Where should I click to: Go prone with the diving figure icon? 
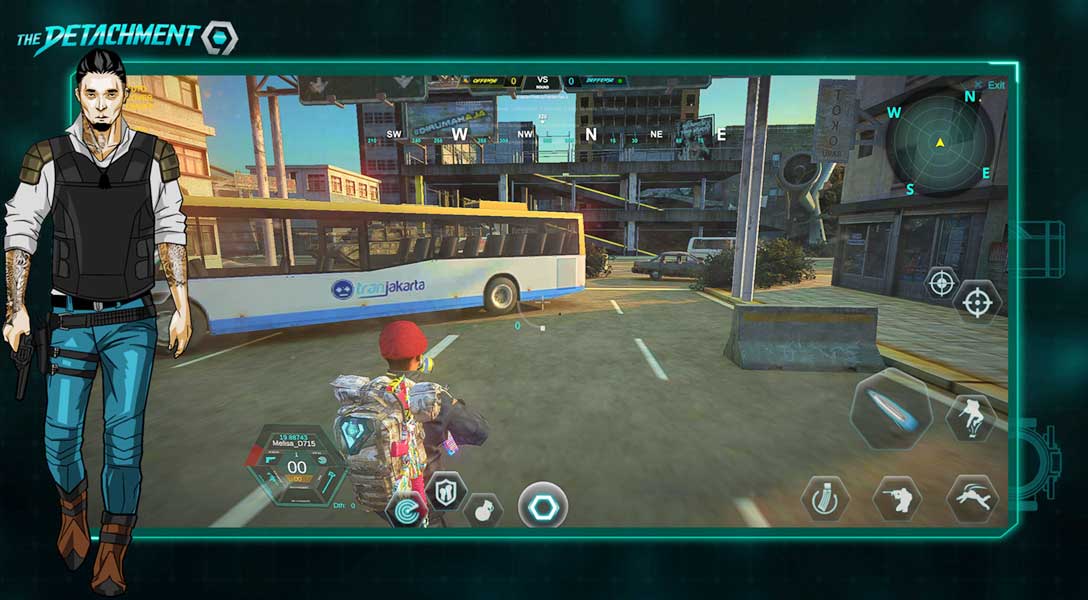tap(972, 498)
